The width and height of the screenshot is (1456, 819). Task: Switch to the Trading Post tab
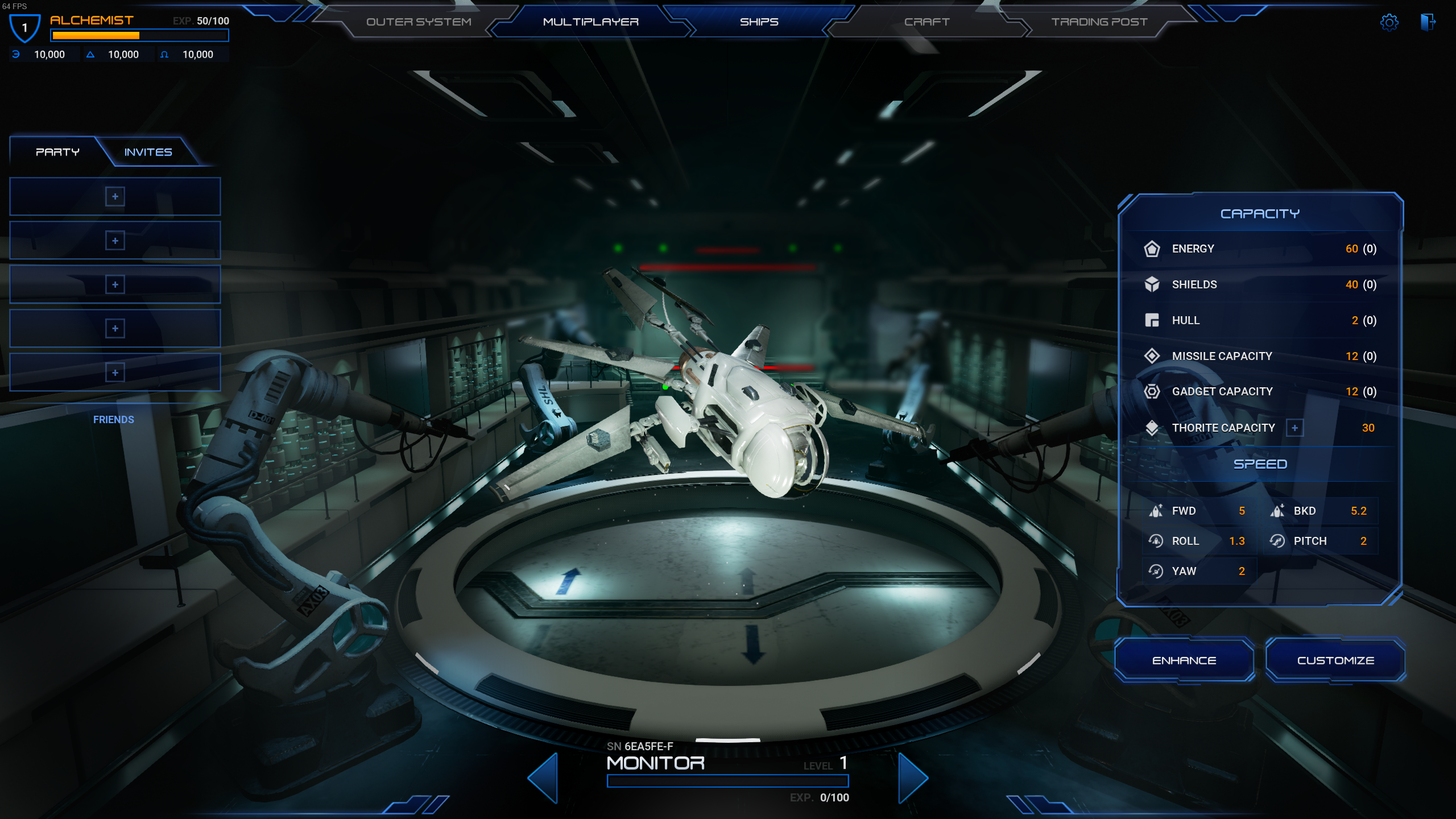coord(1099,22)
